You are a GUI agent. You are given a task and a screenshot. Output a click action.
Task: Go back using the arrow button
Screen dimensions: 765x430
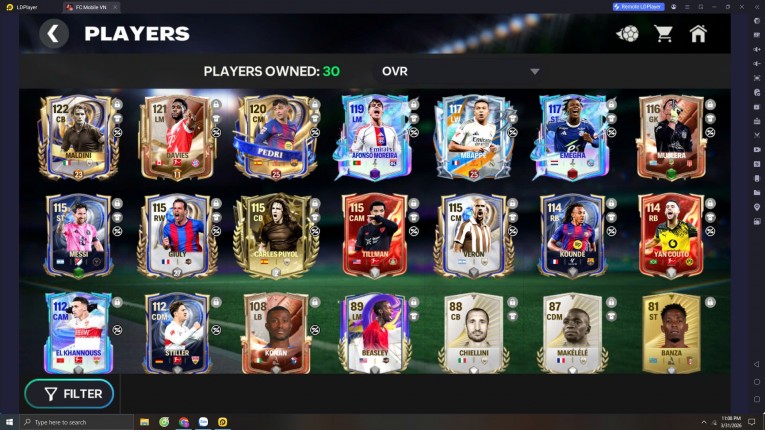click(54, 34)
